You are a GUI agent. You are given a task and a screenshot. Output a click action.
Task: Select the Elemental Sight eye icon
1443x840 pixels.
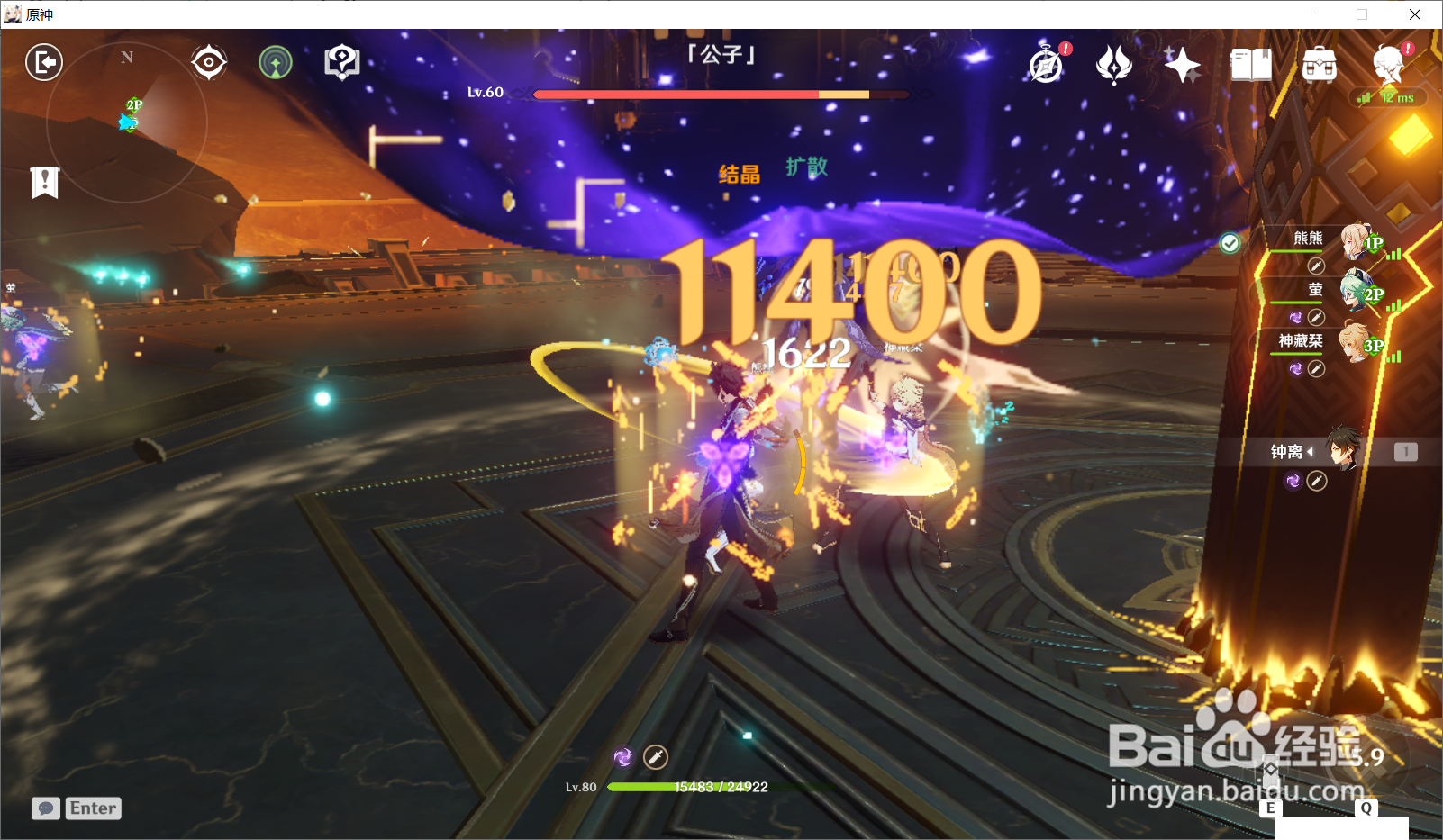(x=209, y=62)
